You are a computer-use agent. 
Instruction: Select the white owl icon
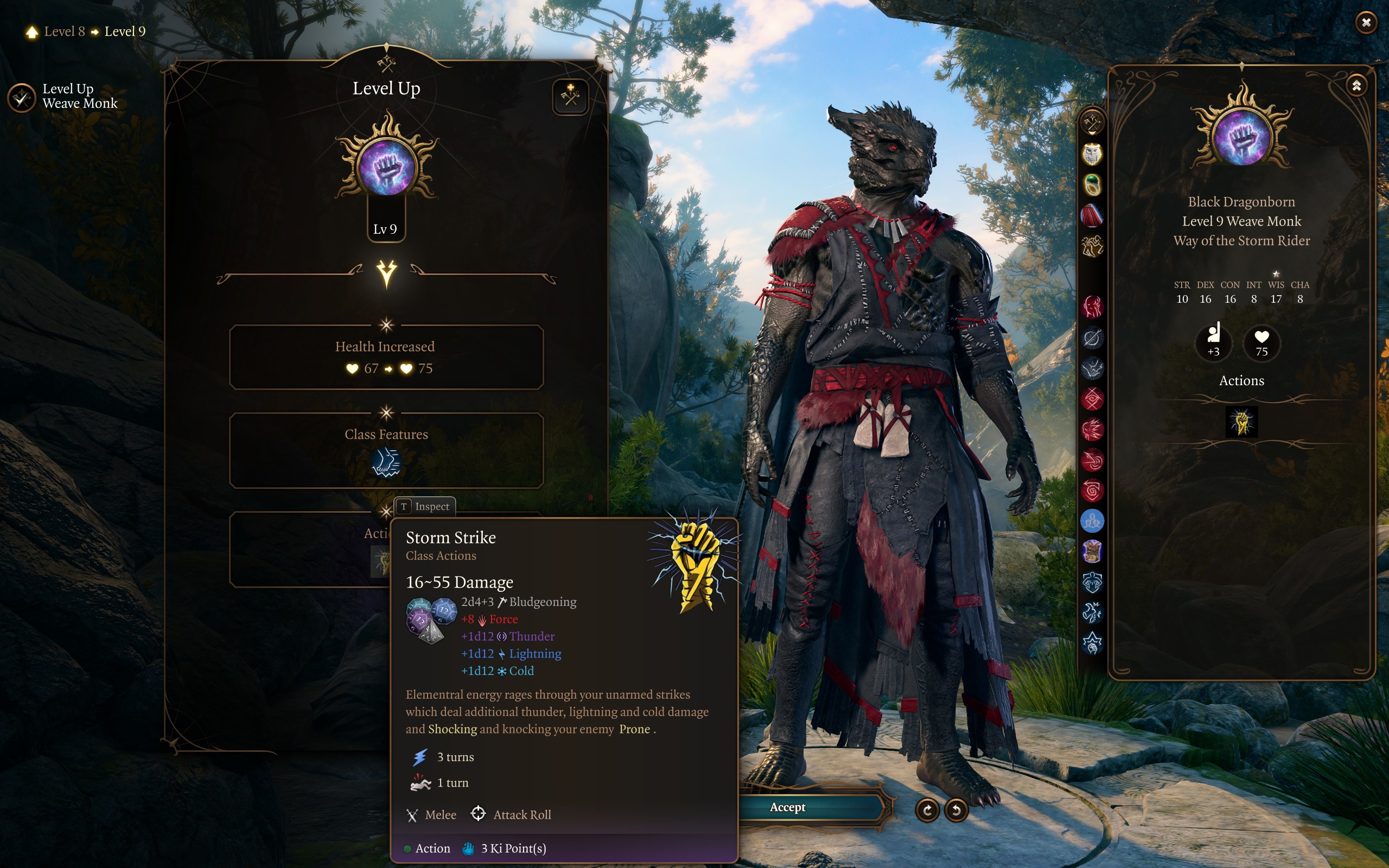tap(1092, 154)
